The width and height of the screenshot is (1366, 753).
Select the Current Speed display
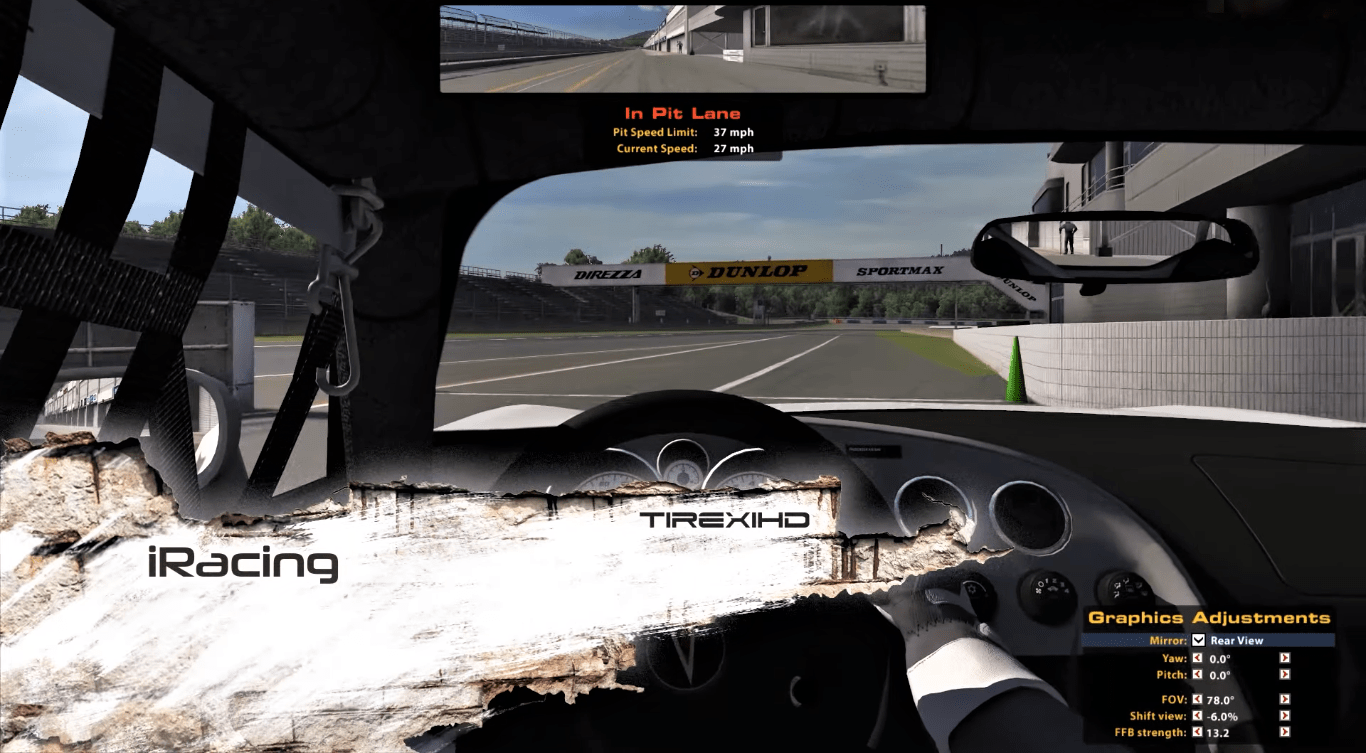click(x=686, y=147)
